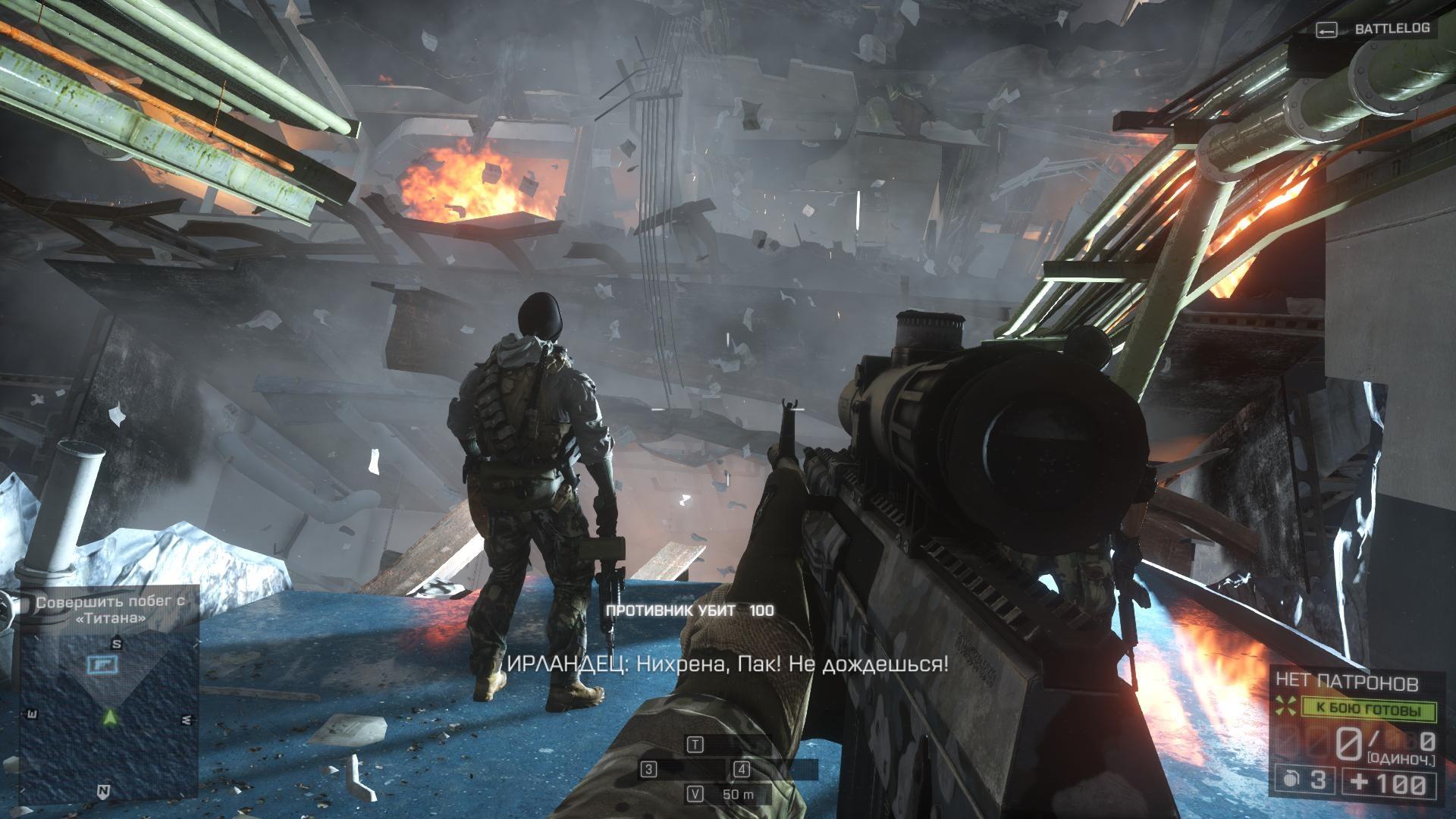Open the Battlelog overlay
Viewport: 1456px width, 819px height.
point(1373,29)
